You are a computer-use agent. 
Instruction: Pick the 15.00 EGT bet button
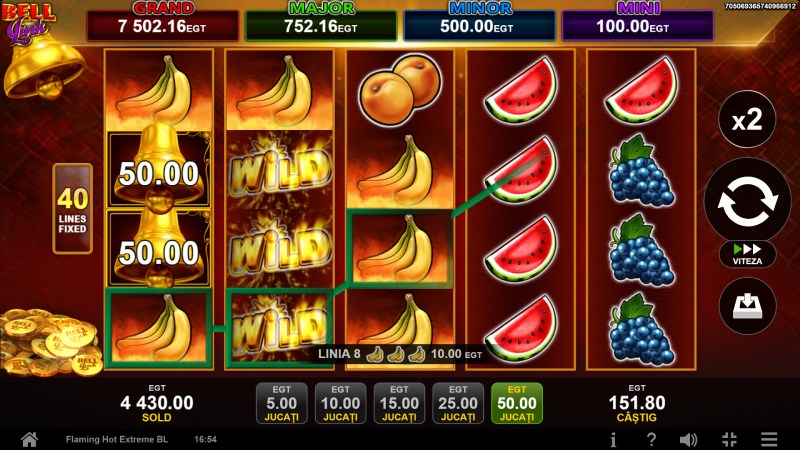[399, 404]
